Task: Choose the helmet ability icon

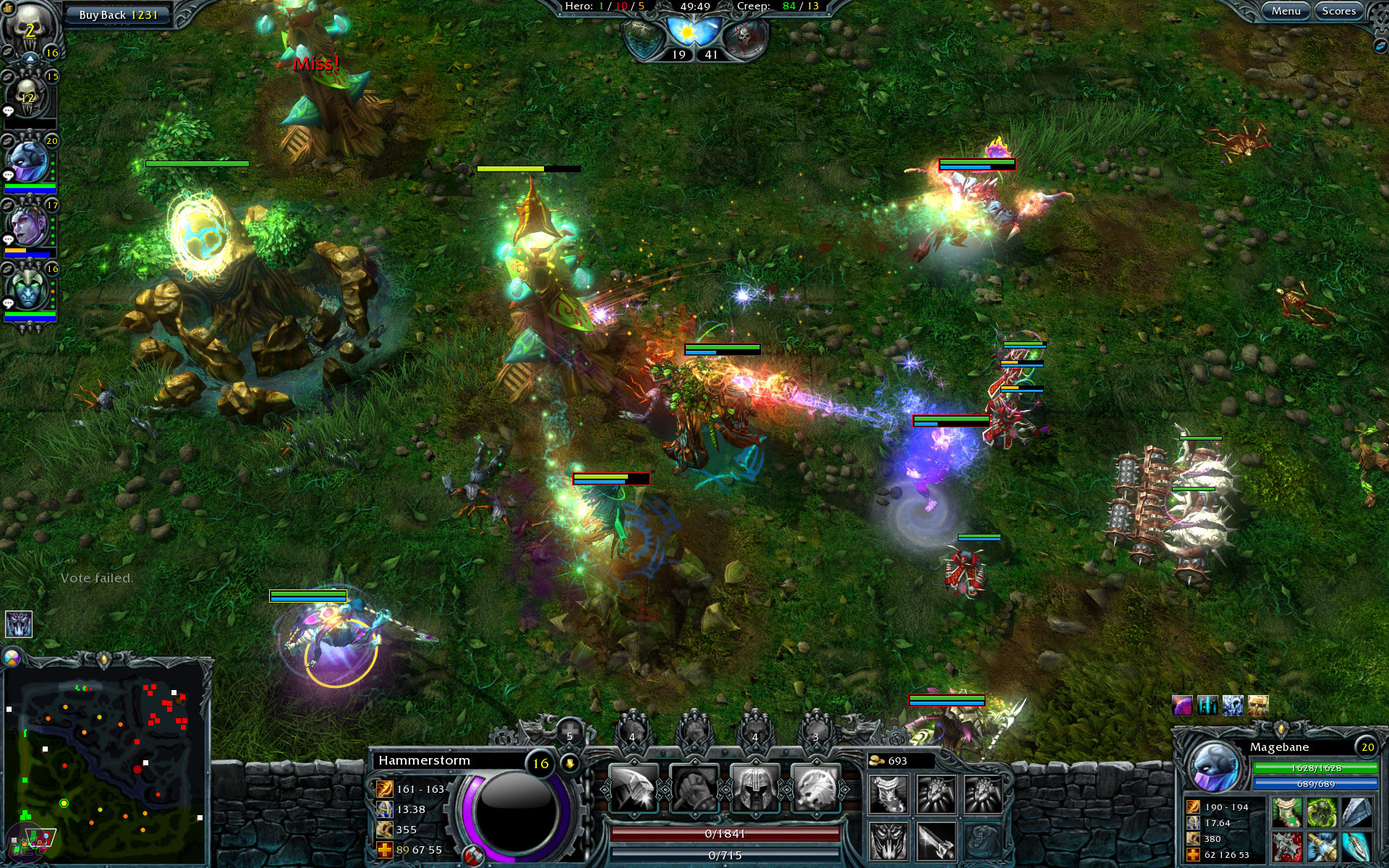Action: 755,790
